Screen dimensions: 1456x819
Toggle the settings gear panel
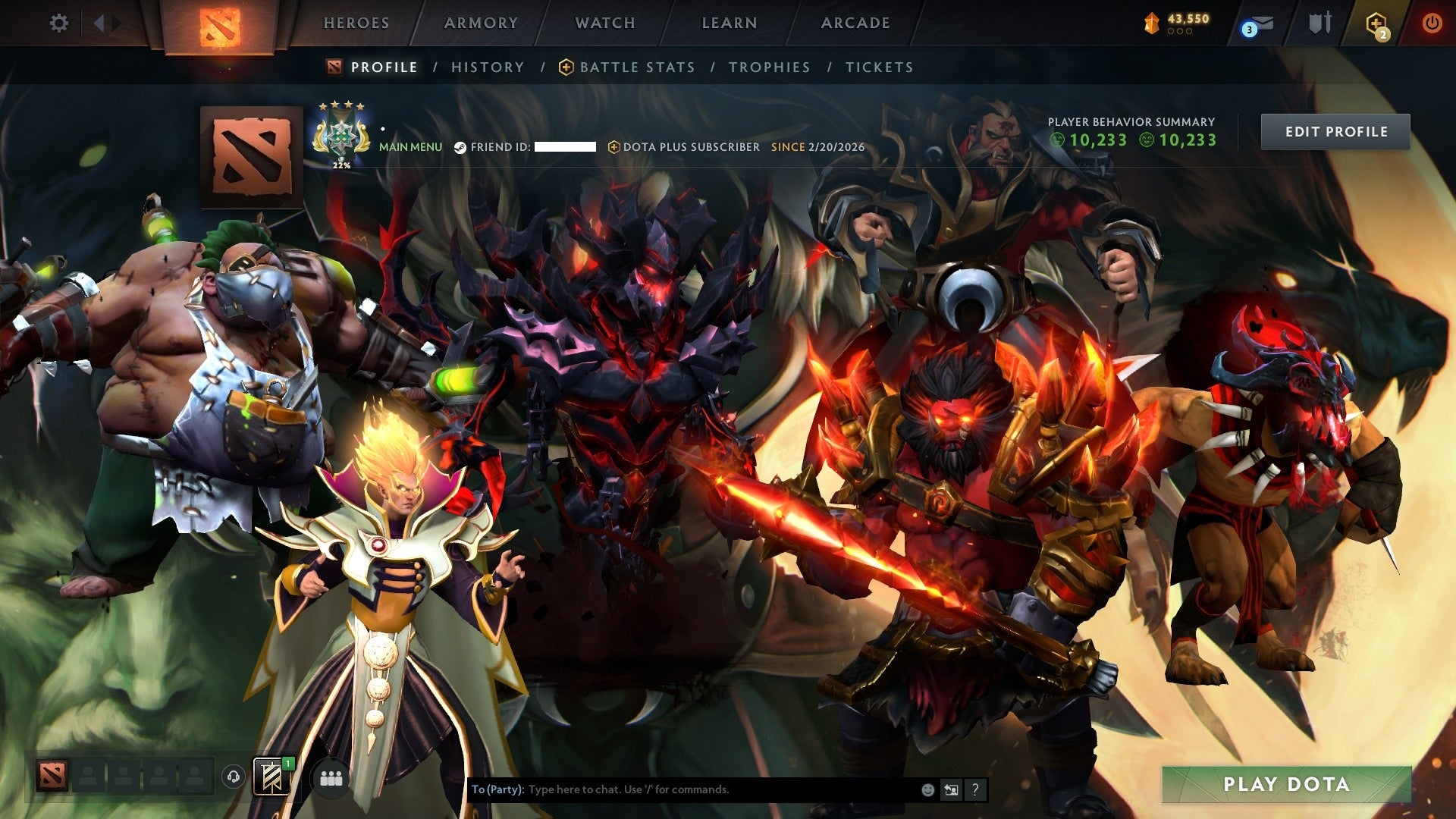[58, 23]
